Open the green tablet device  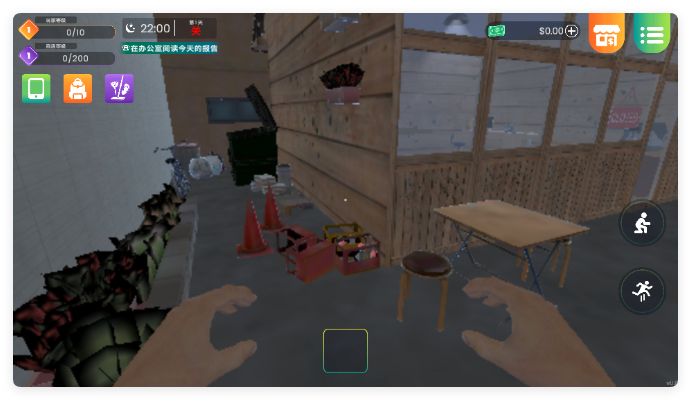pyautogui.click(x=36, y=89)
